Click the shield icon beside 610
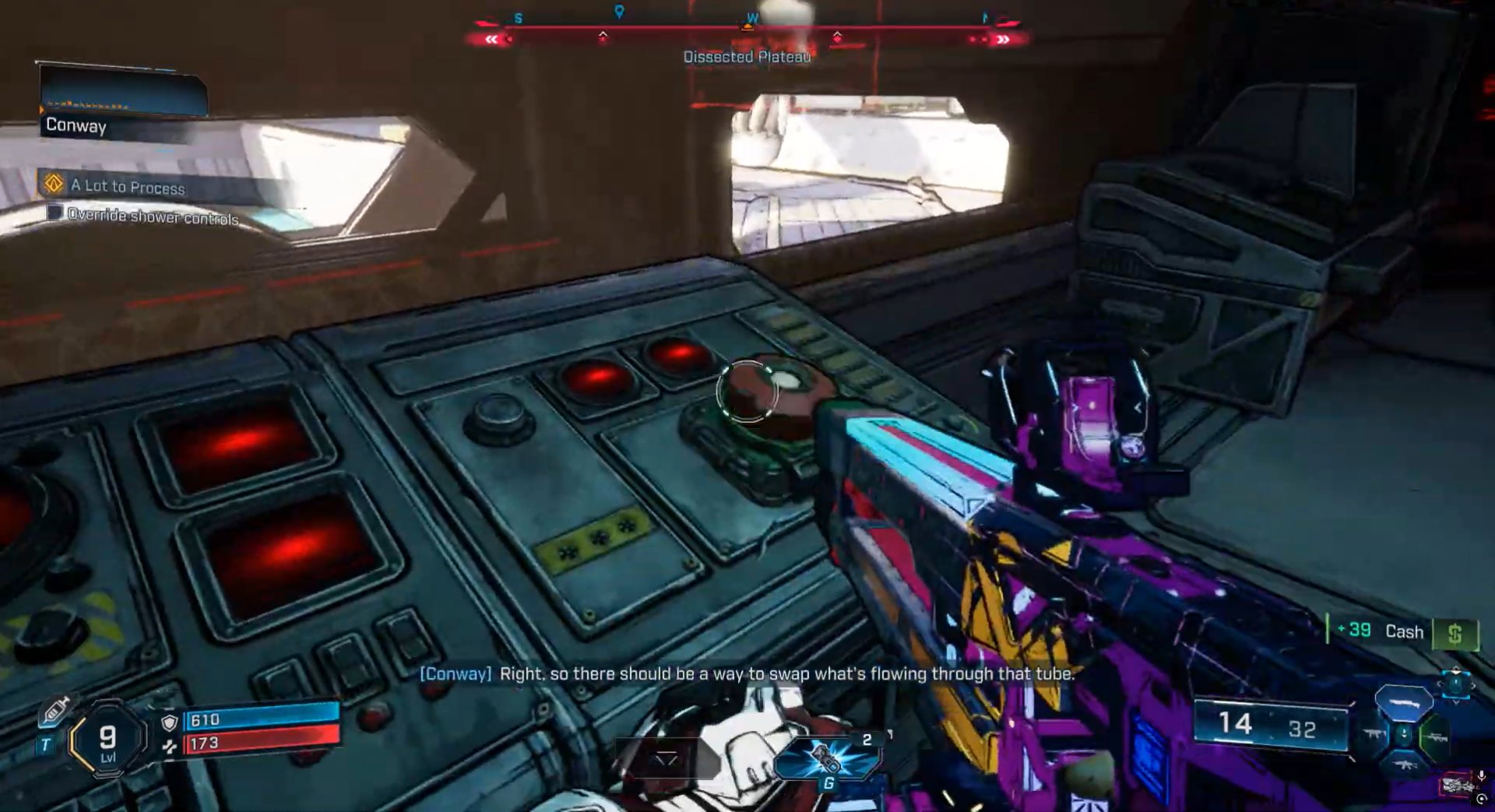Image resolution: width=1495 pixels, height=812 pixels. pos(169,722)
